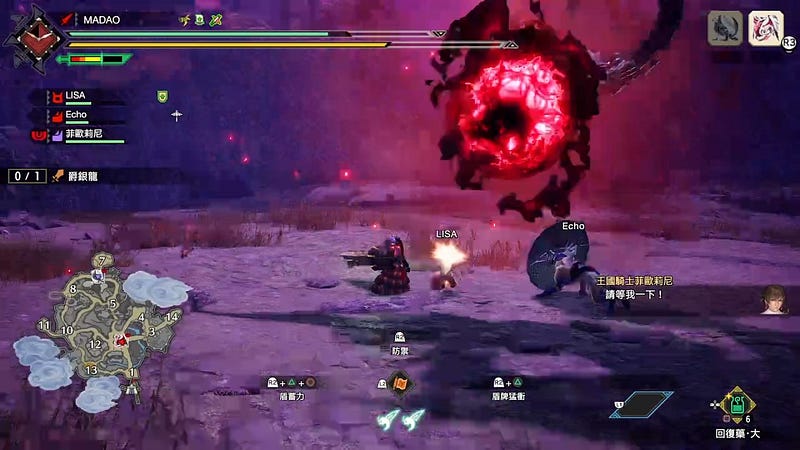
Task: Click the 菲歐莉尼 dialogue portrait
Action: (773, 298)
